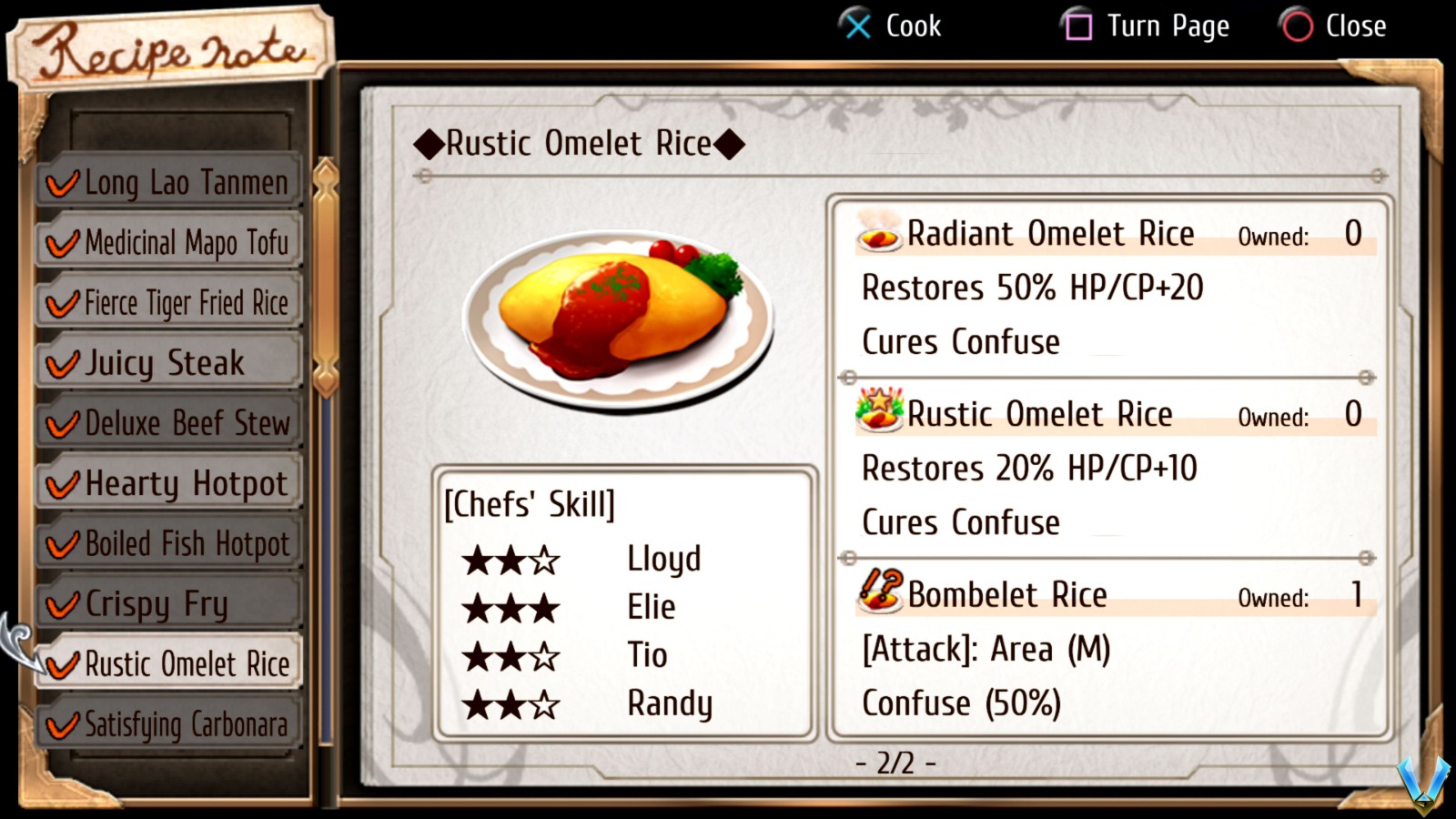
Task: Click the 2/2 page indicator
Action: [x=895, y=763]
